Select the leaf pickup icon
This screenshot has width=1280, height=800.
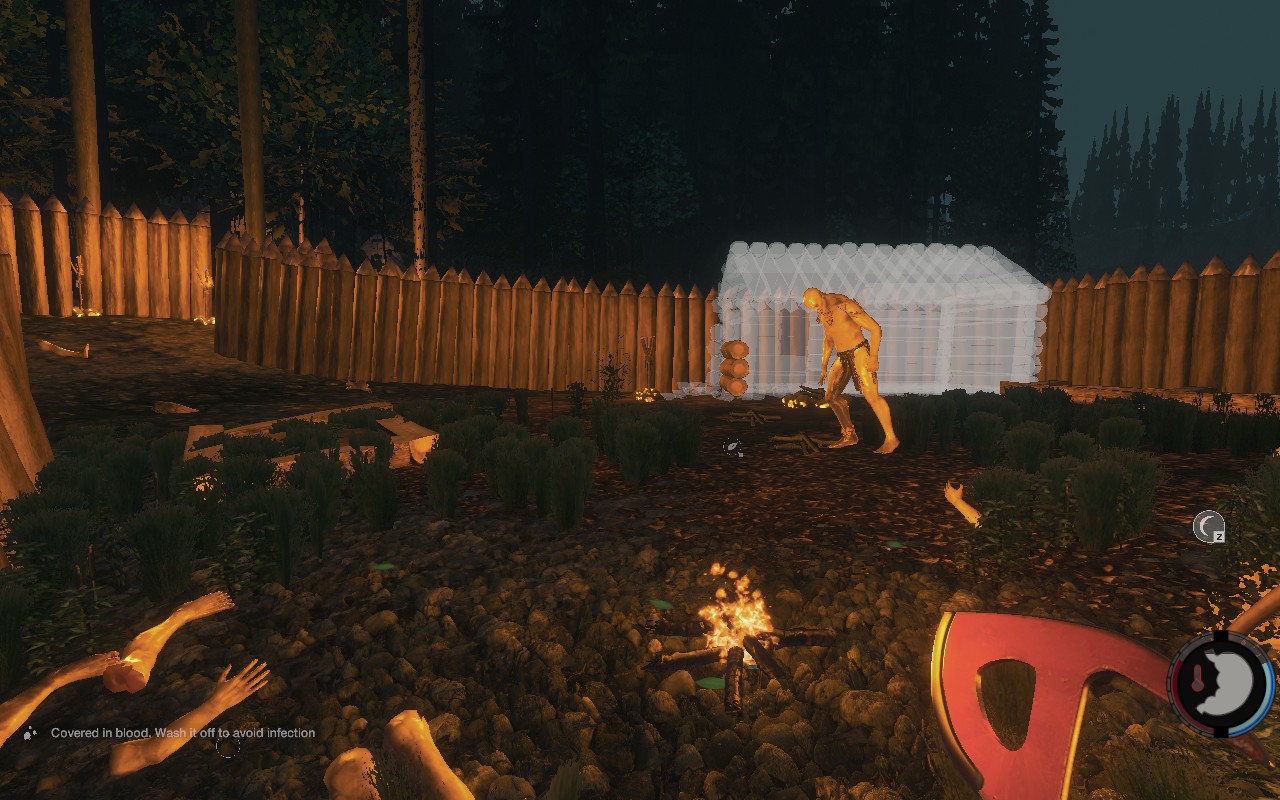coord(734,446)
